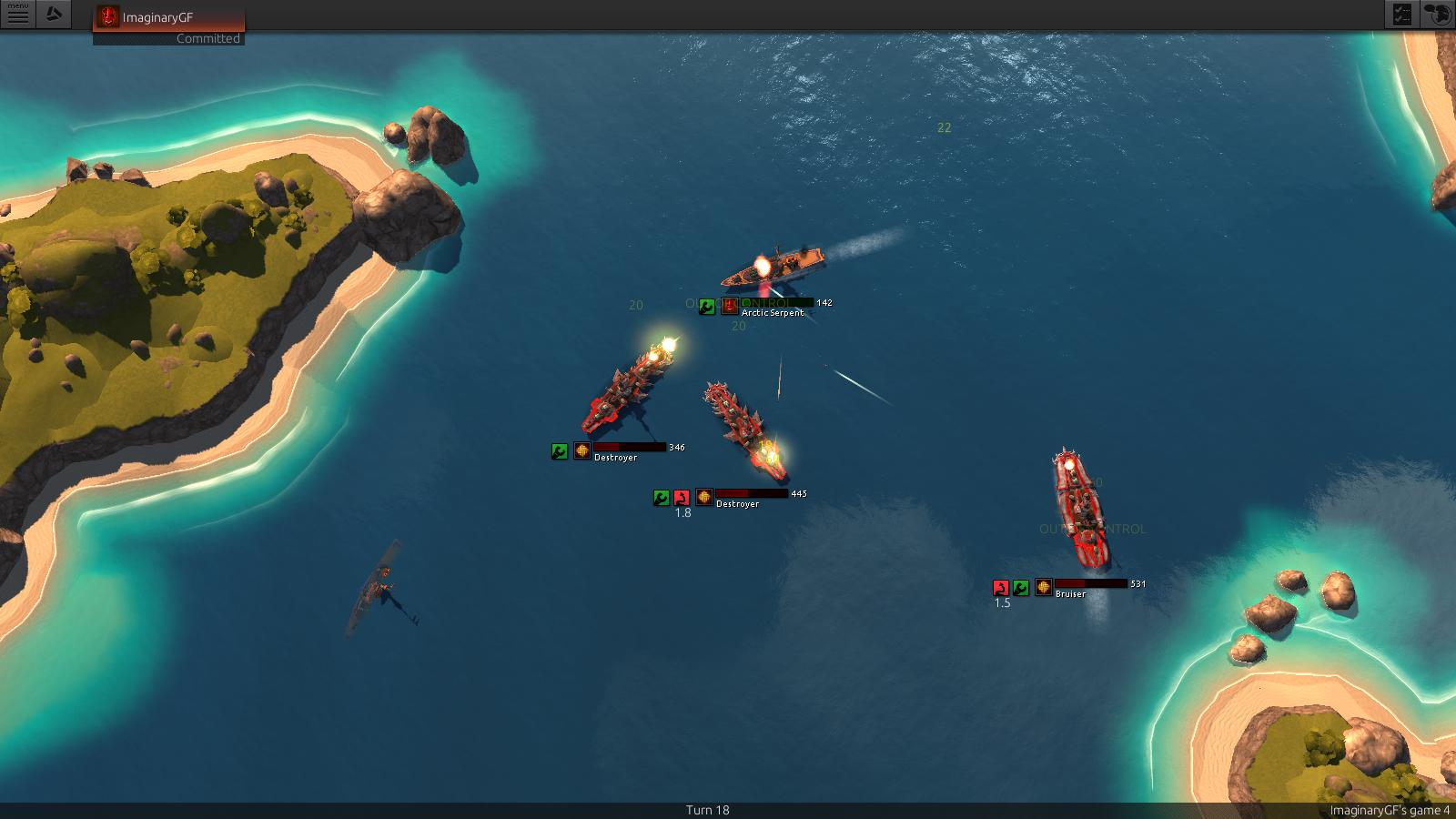Click the triangular logo button beside menu

[54, 15]
